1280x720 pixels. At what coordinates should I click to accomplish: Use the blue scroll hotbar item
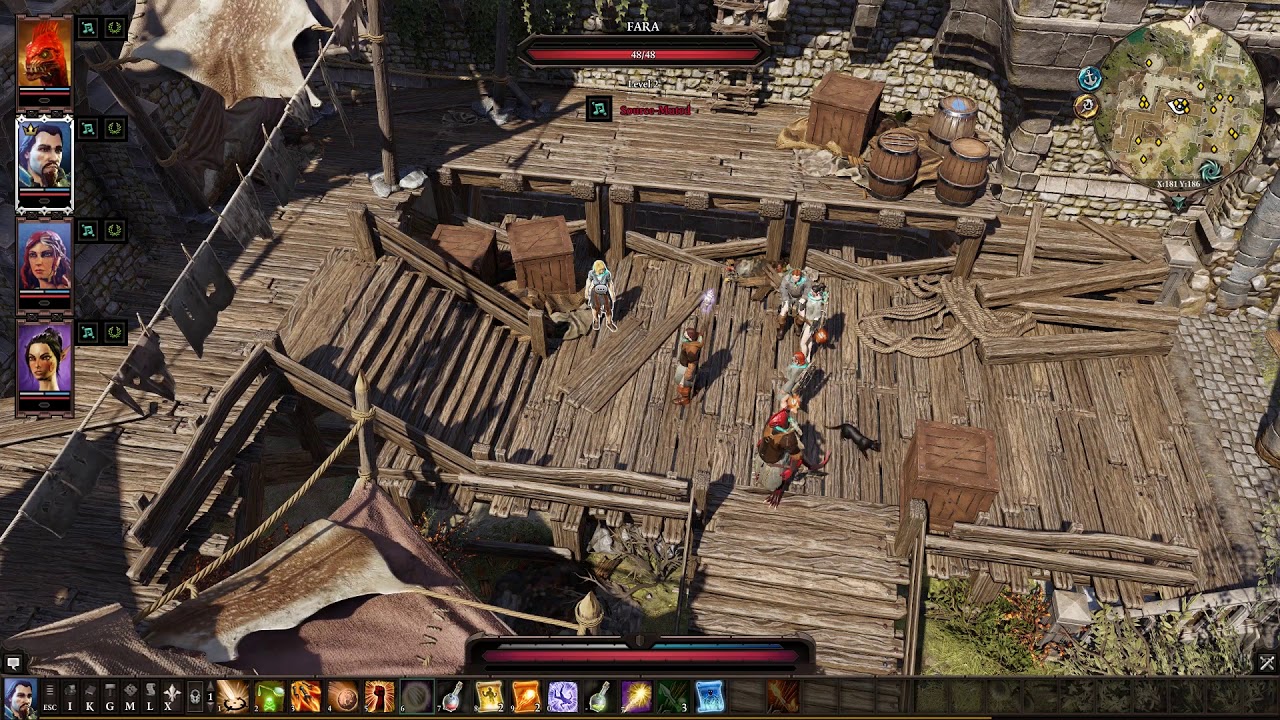coord(709,696)
